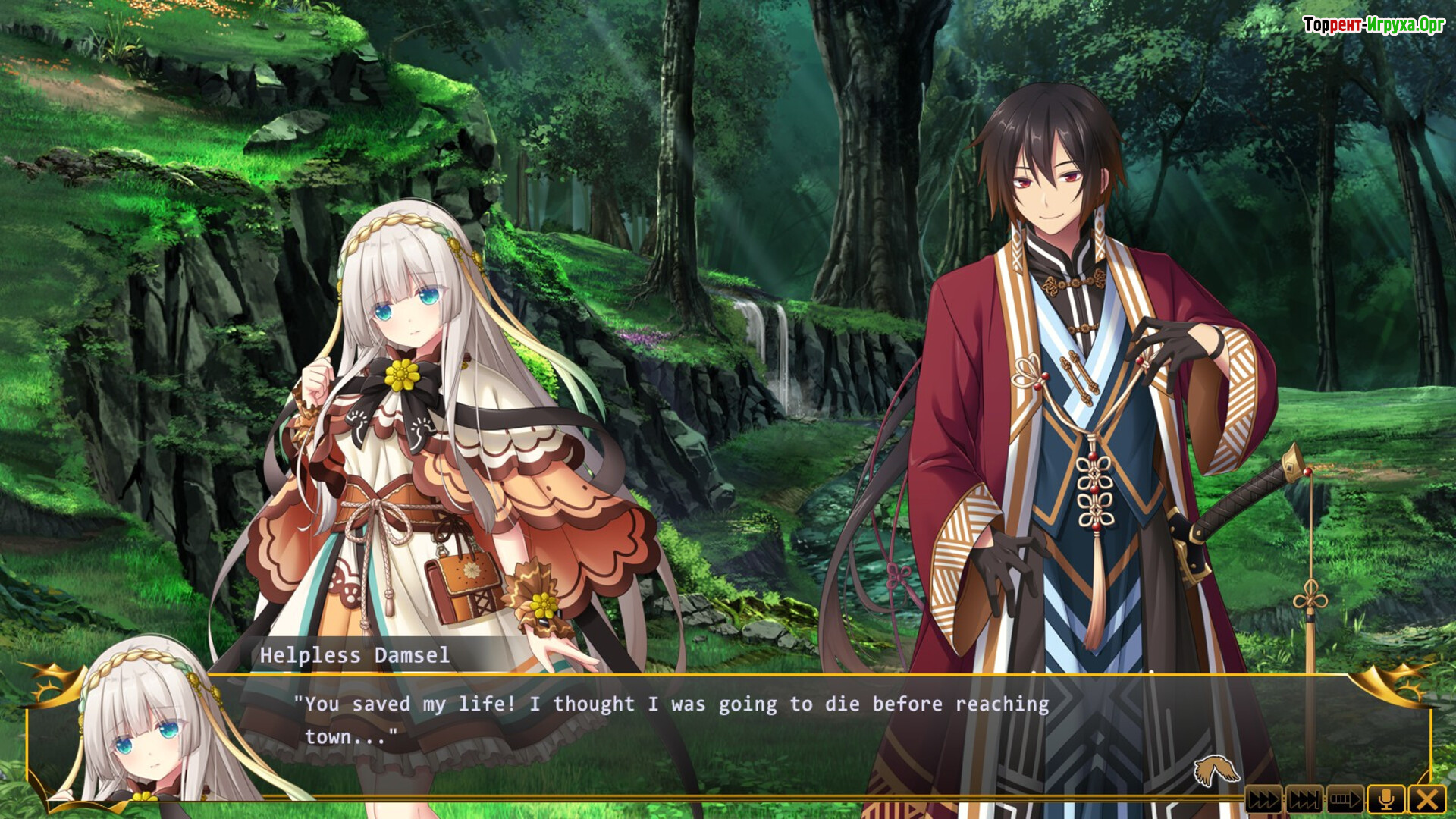
Task: Toggle the microphone voice button
Action: point(1386,799)
